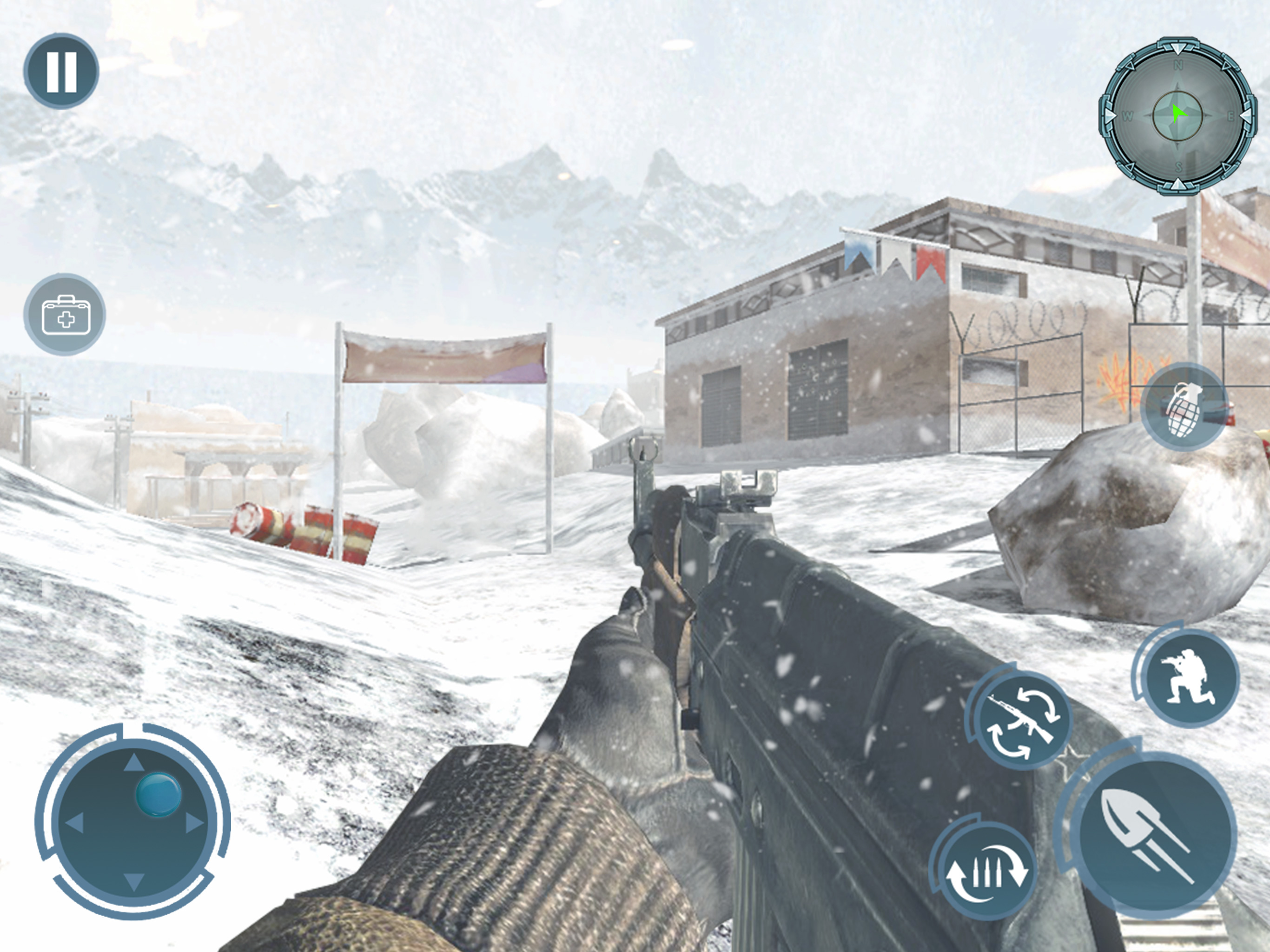Viewport: 1270px width, 952px height.
Task: Tap the movement joystick's blue knob
Action: [x=159, y=795]
